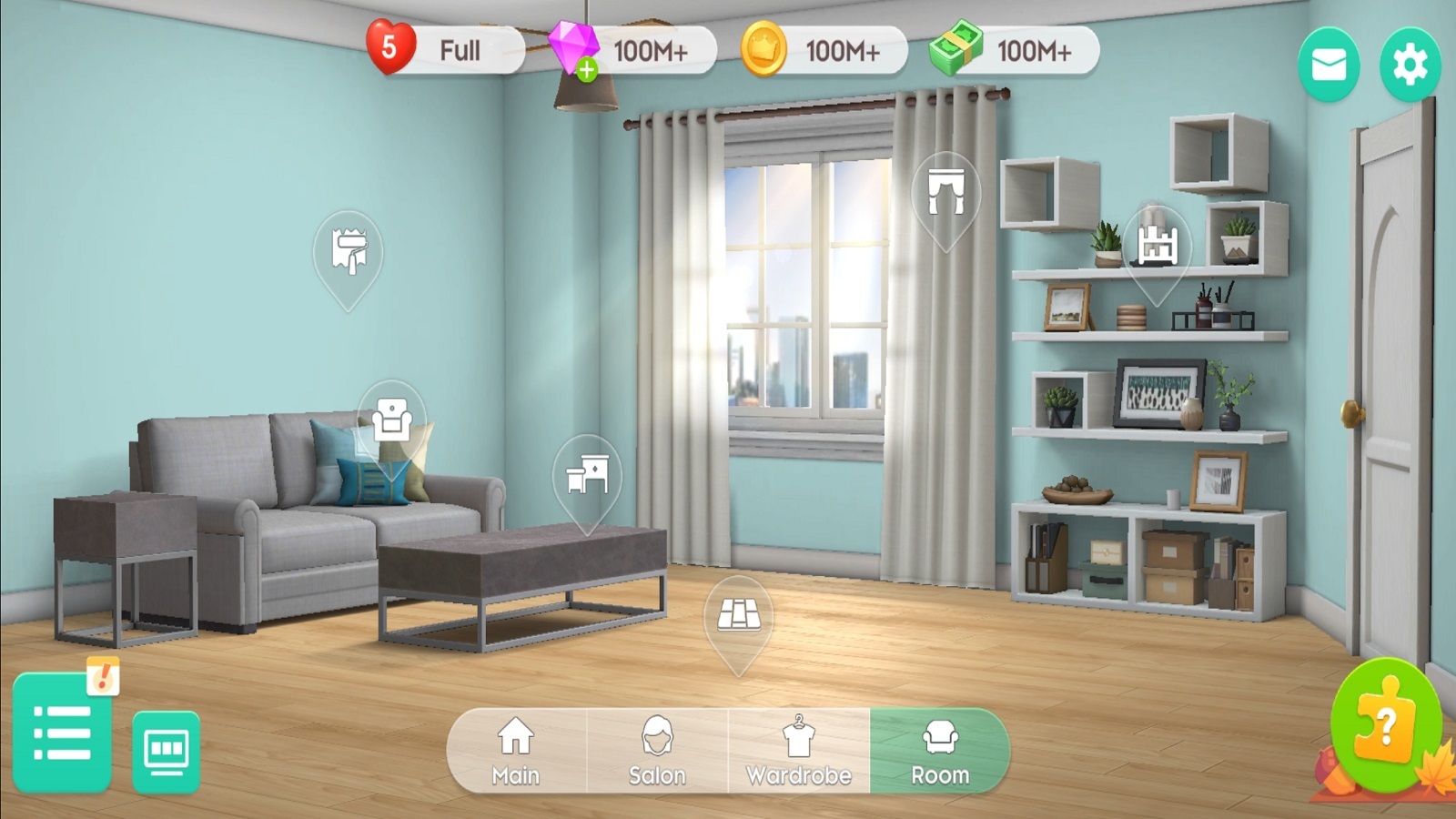Select the sofa customization marker

391,420
